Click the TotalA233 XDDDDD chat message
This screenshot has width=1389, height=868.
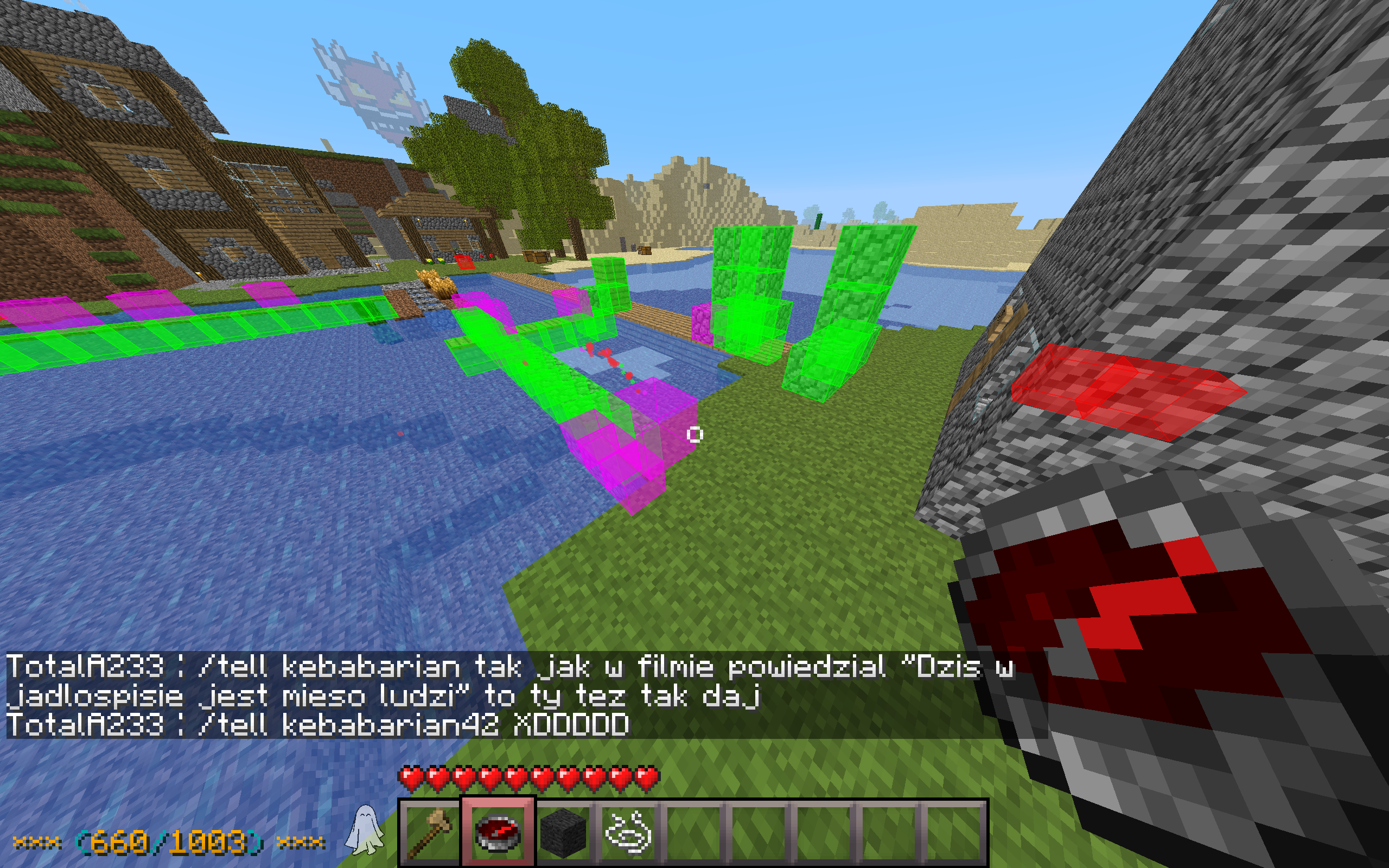click(x=317, y=725)
